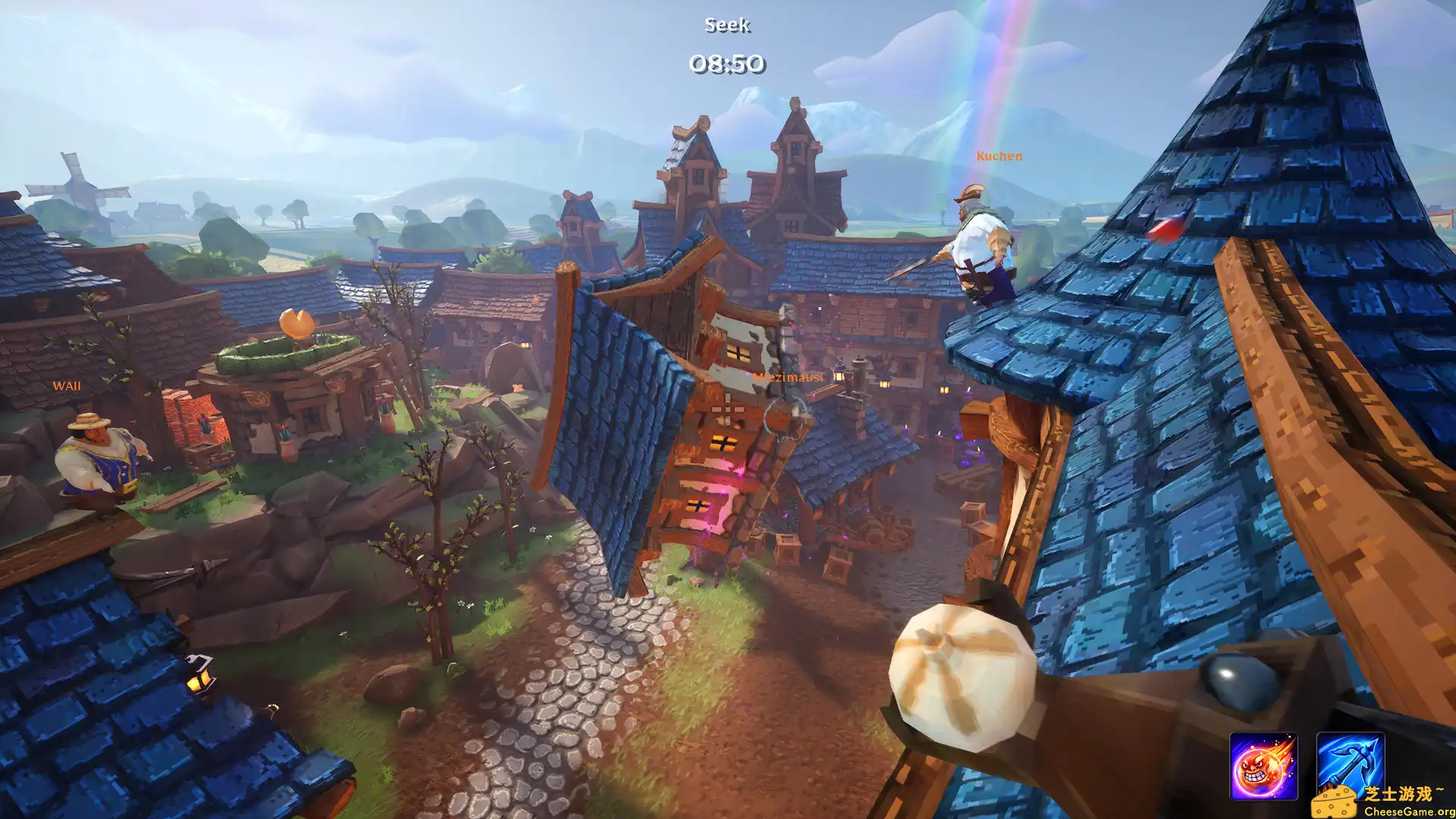This screenshot has height=819, width=1456.
Task: Use the blue grappling hook ability
Action: [x=1349, y=763]
